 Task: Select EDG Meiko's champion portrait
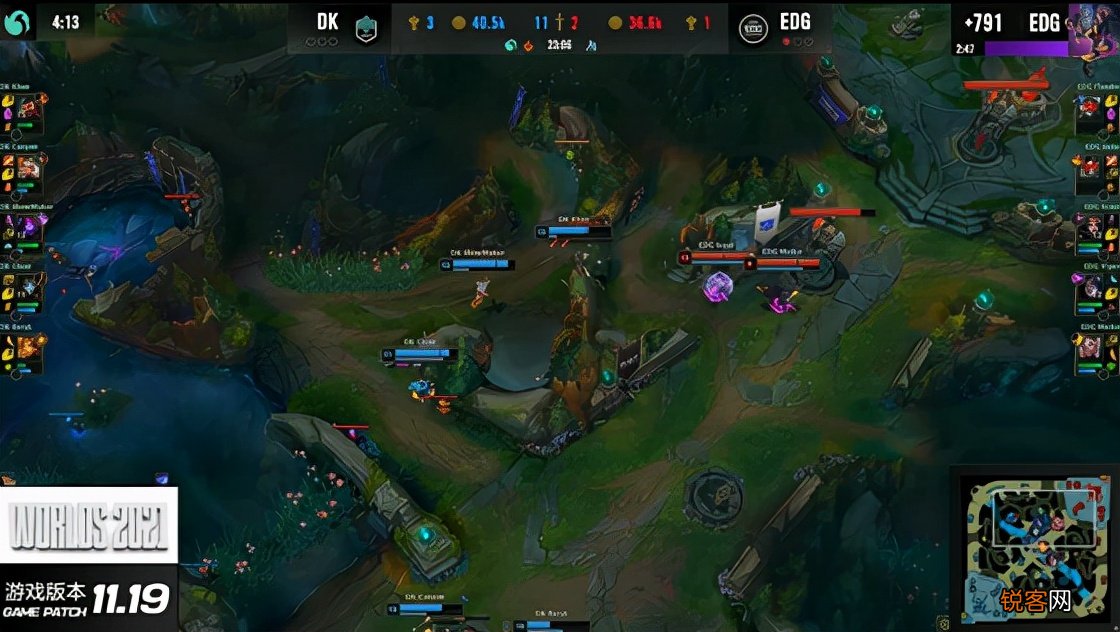(x=1092, y=346)
